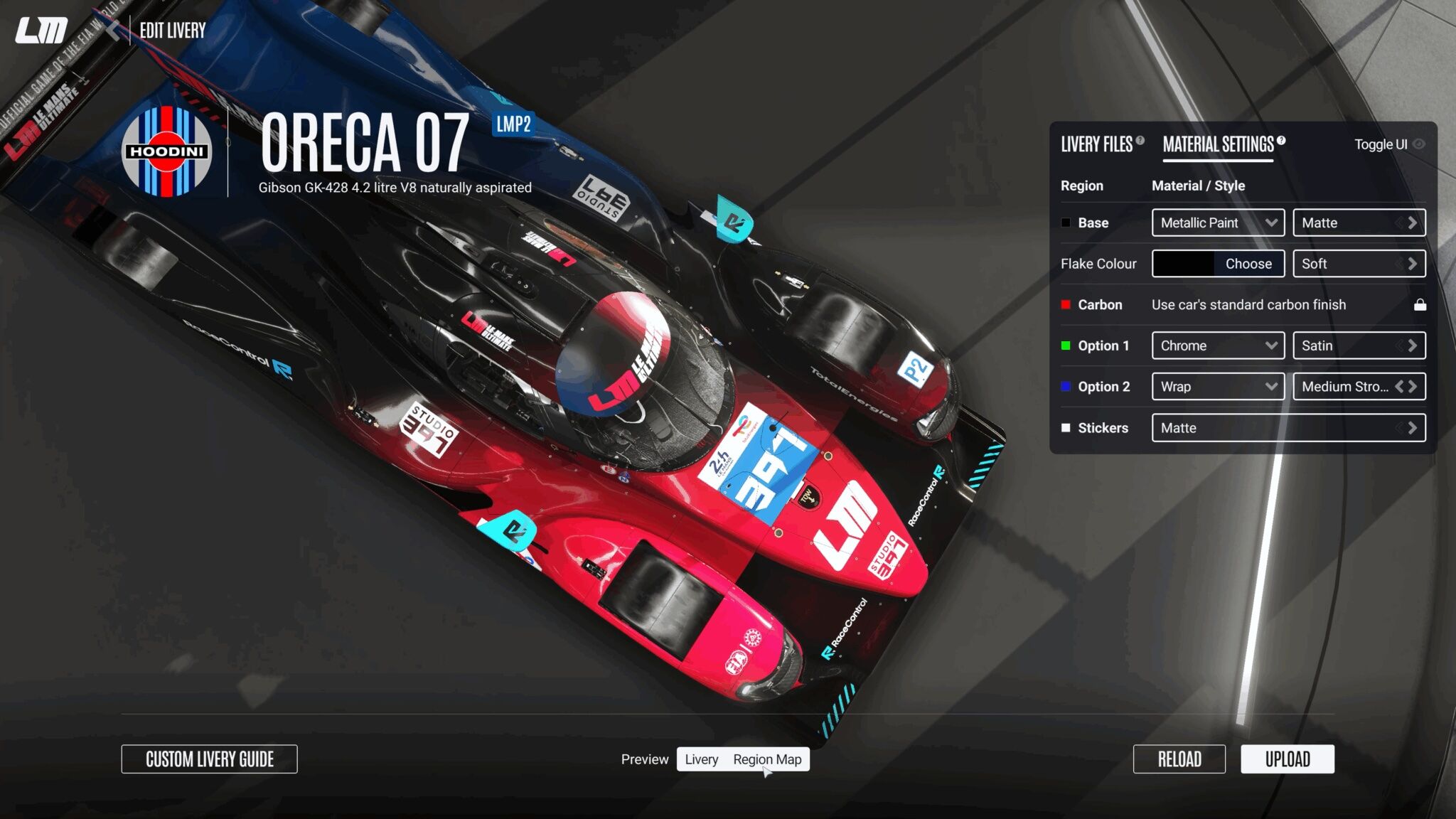Screen dimensions: 1456x819
Task: Click the green region swatch beside Option 1
Action: click(1066, 346)
